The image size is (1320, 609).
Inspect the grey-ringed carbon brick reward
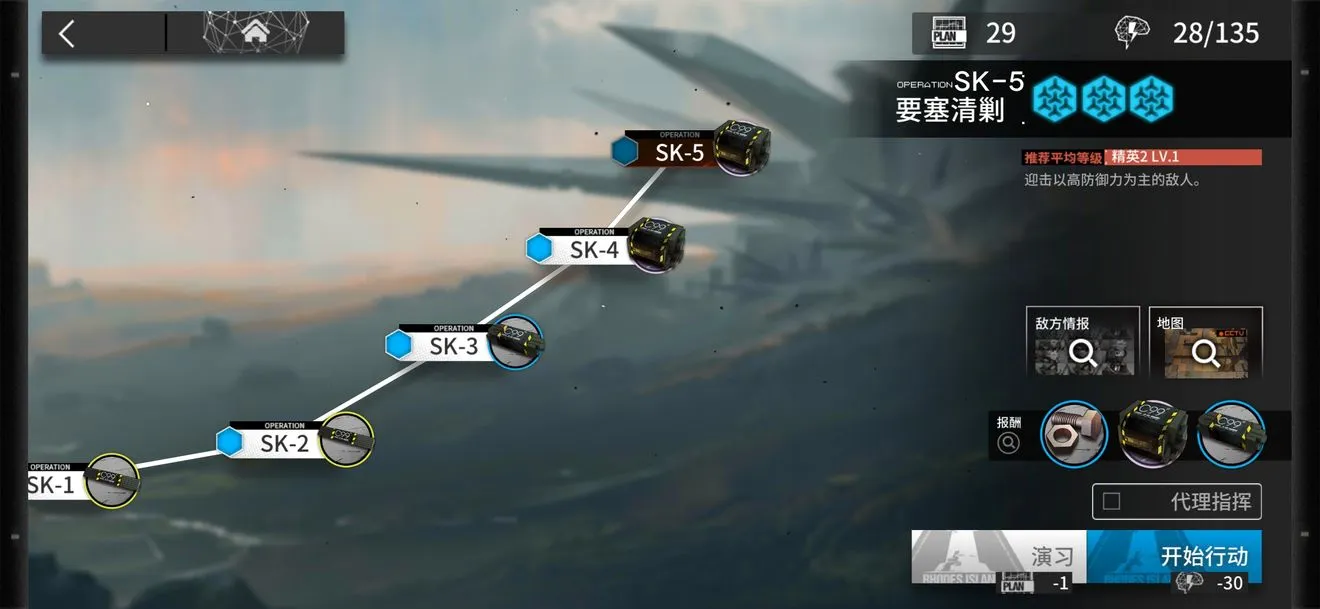[1151, 434]
